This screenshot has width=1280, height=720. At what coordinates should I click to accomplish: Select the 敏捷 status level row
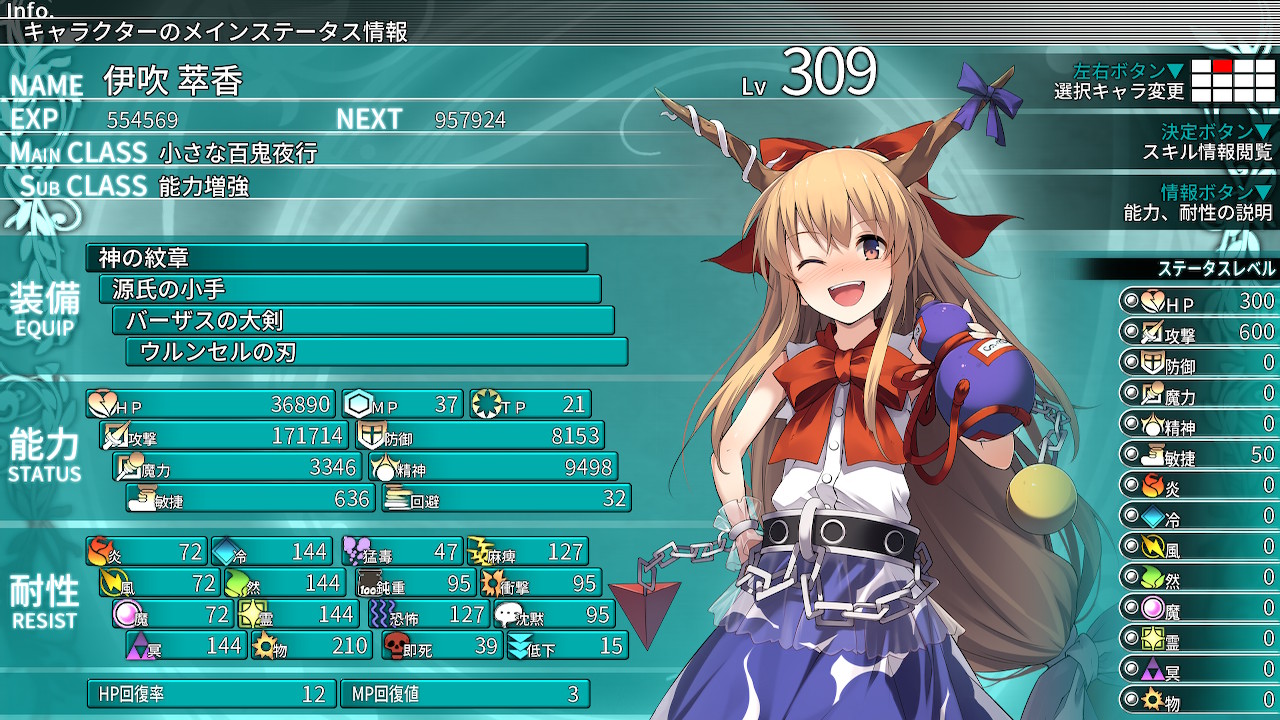coord(1198,455)
